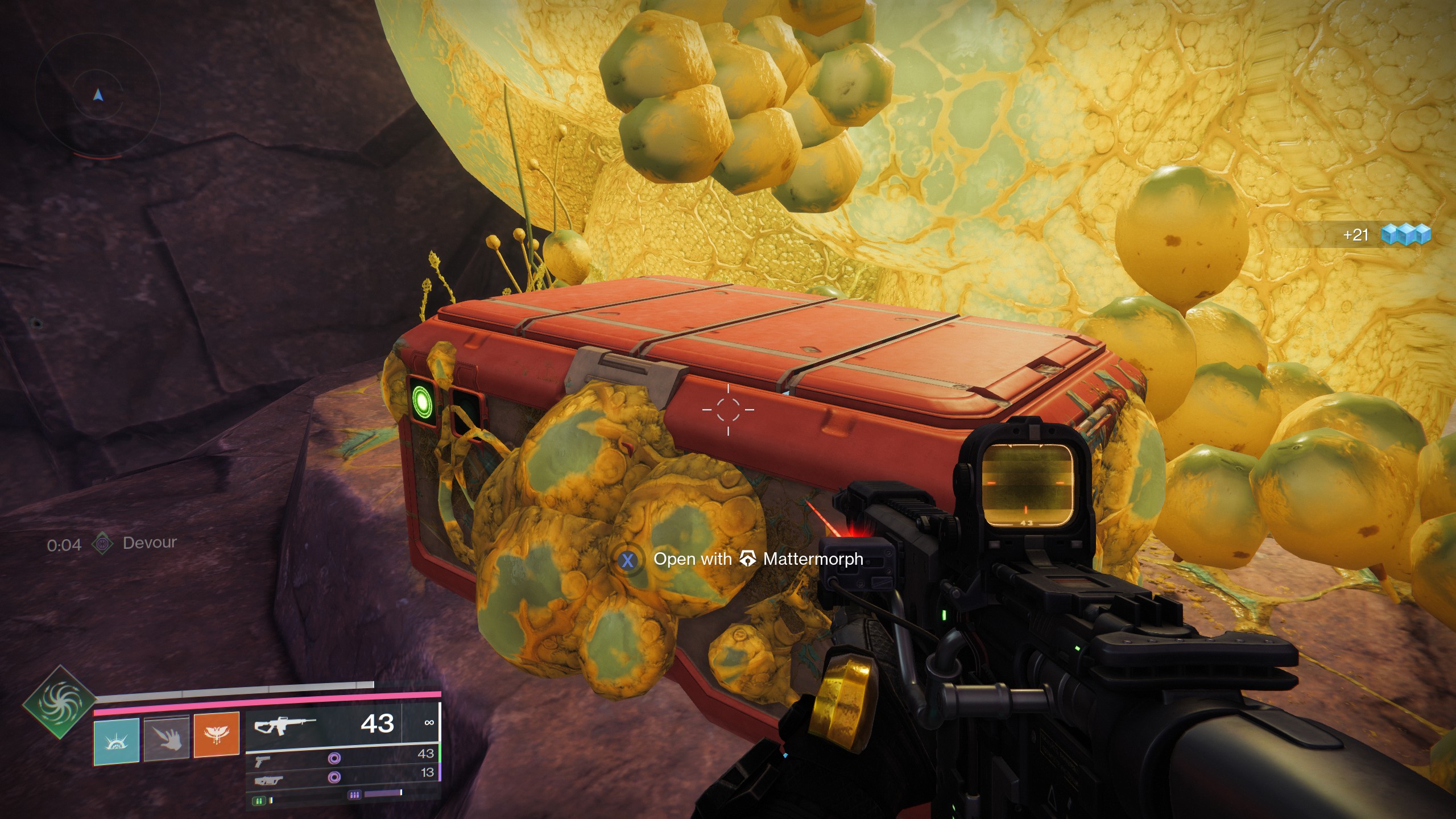1456x819 pixels.
Task: Click the infinity ammo symbol next to 43
Action: pos(429,723)
